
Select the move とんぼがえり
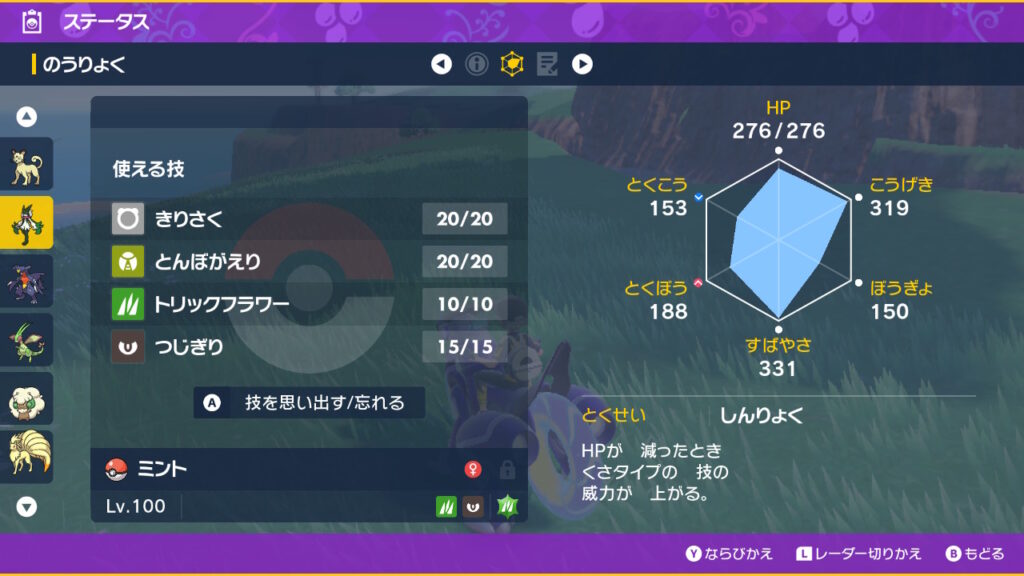pos(309,261)
